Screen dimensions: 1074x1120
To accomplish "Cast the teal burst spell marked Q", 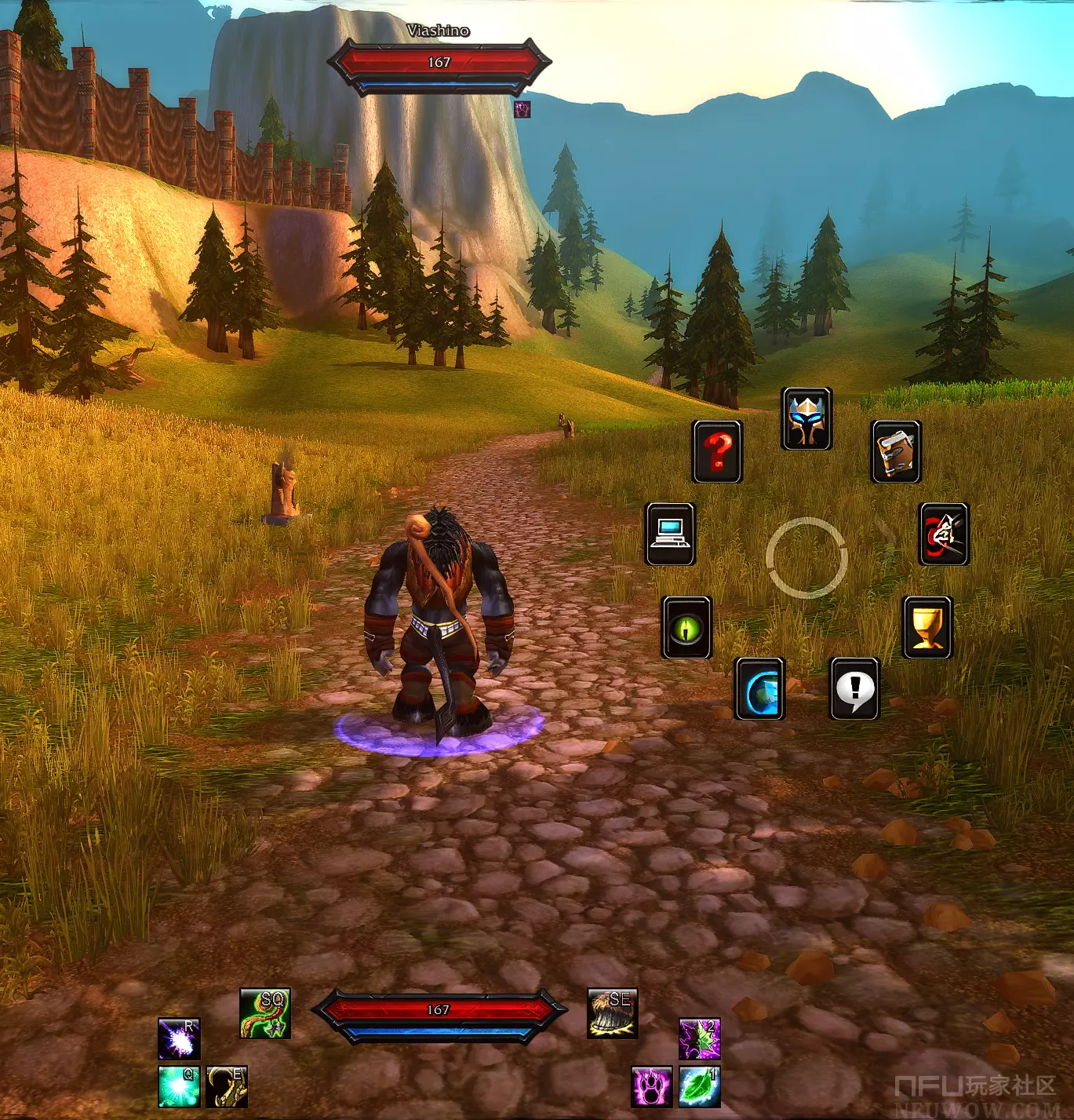I will pos(179,1085).
